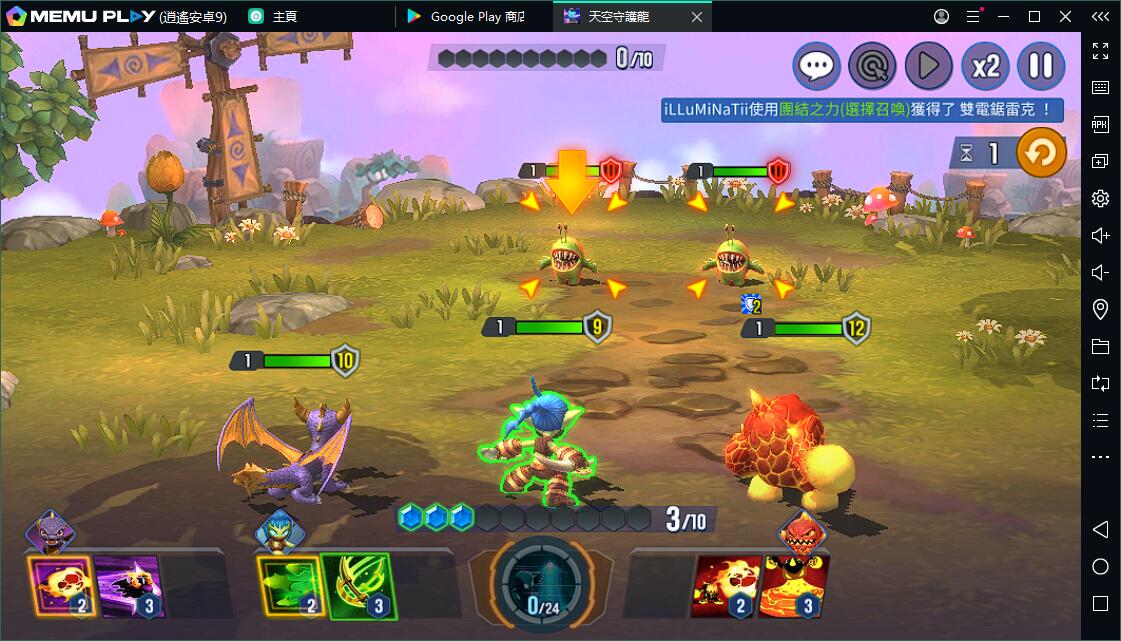The height and width of the screenshot is (641, 1121).
Task: Use the fire skull ability card
Action: [x=726, y=586]
